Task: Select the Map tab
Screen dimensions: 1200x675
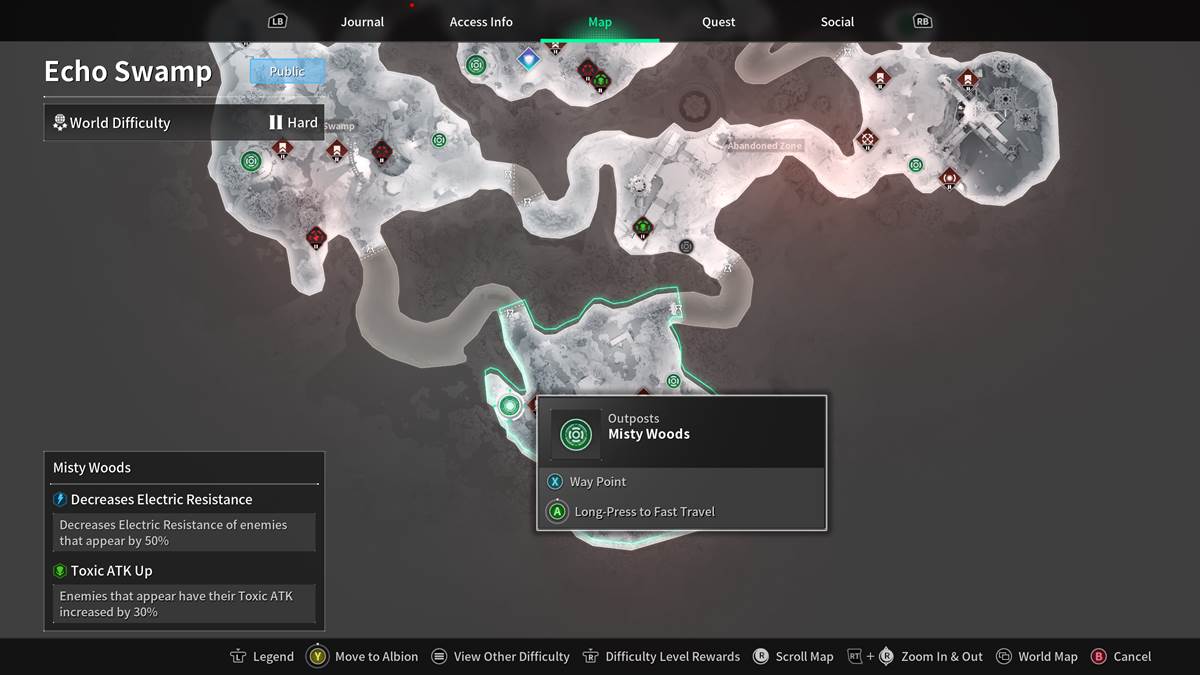Action: (600, 22)
